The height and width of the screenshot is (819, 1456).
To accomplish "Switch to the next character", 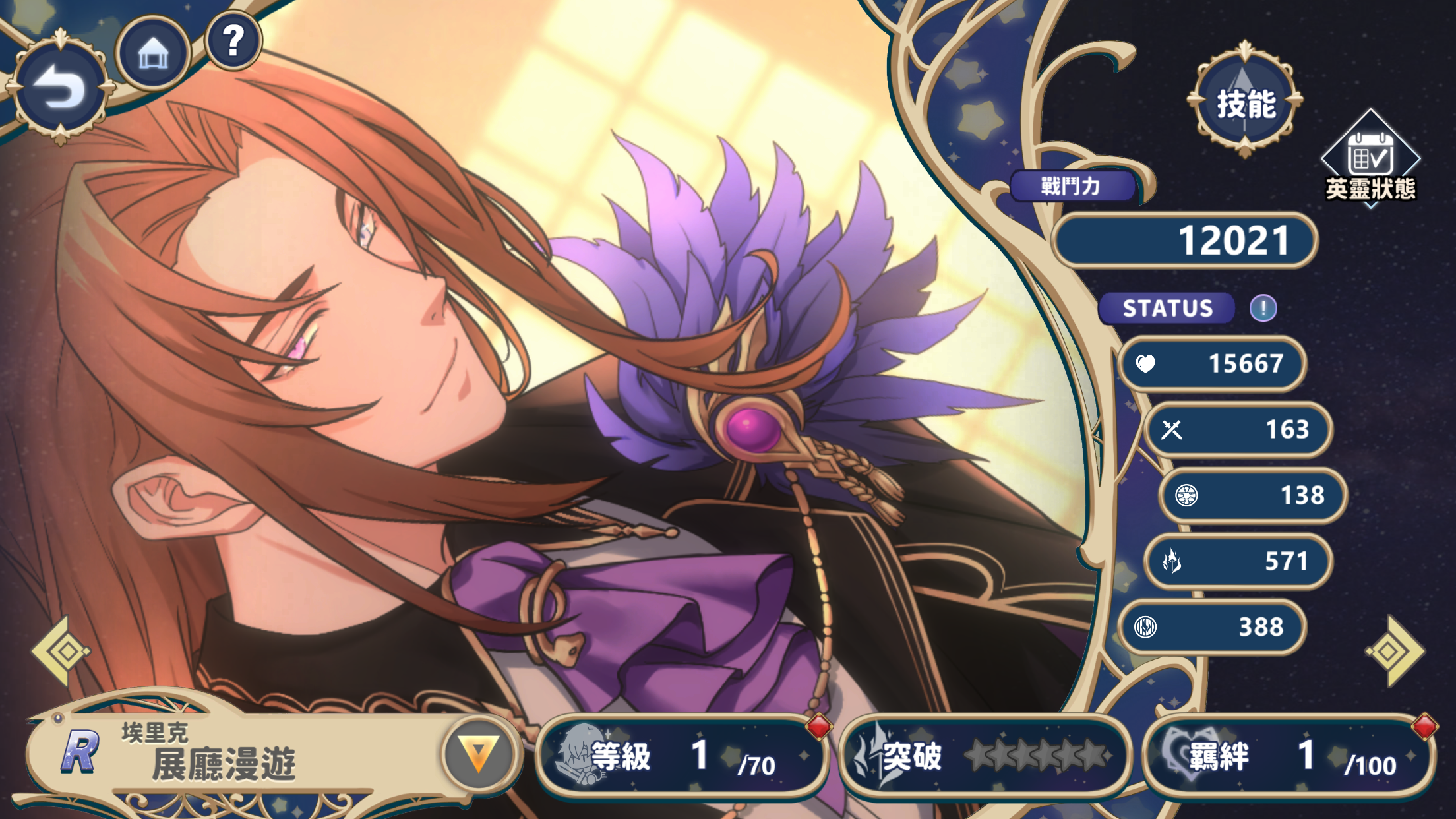I will [x=1395, y=652].
